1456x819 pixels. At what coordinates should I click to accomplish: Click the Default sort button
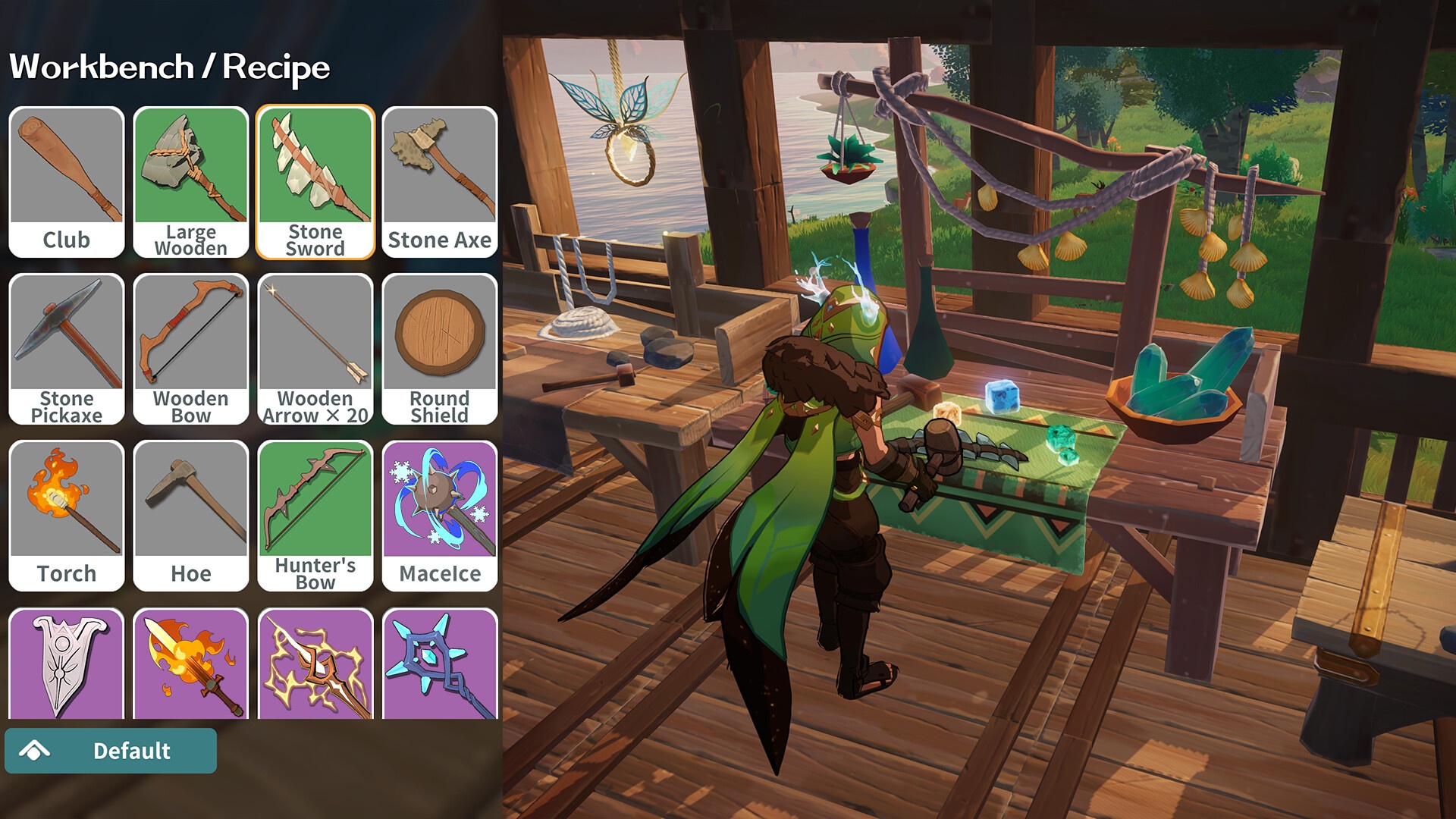111,751
